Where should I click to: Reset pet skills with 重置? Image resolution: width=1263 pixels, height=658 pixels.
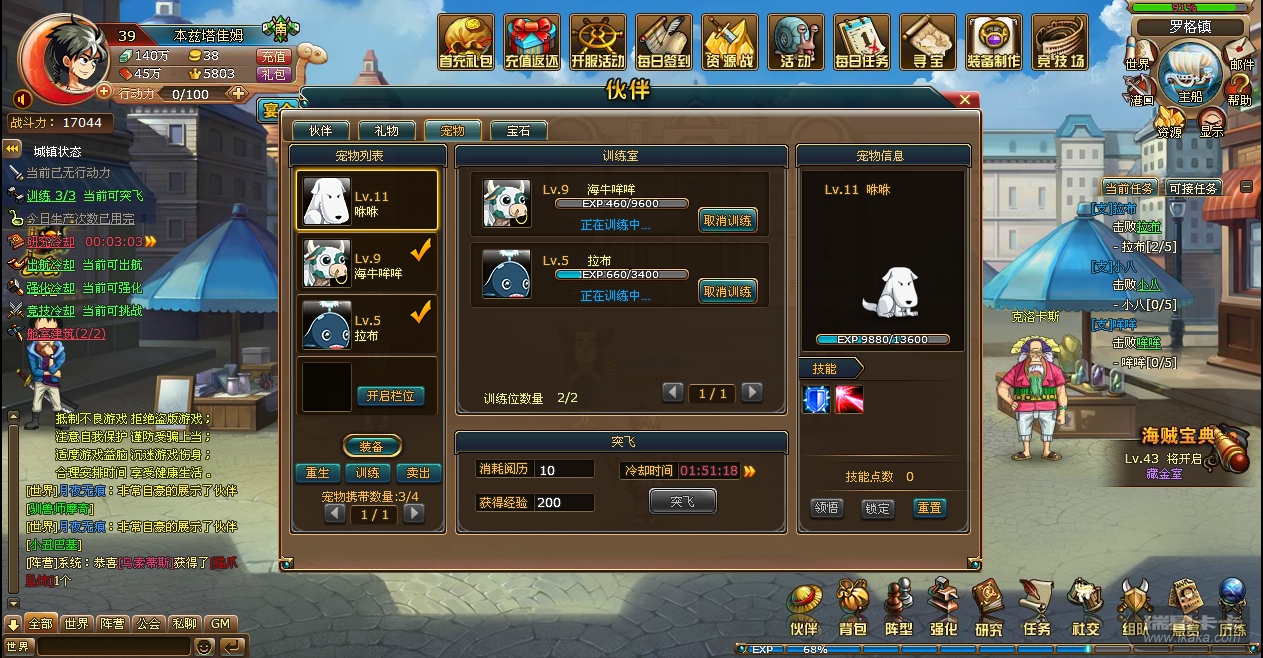tap(929, 508)
